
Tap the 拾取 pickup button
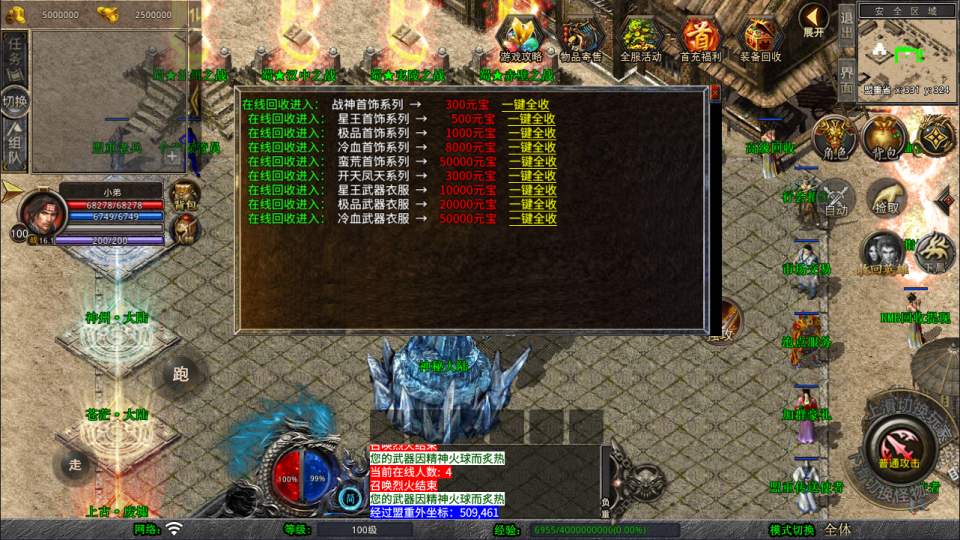point(886,198)
